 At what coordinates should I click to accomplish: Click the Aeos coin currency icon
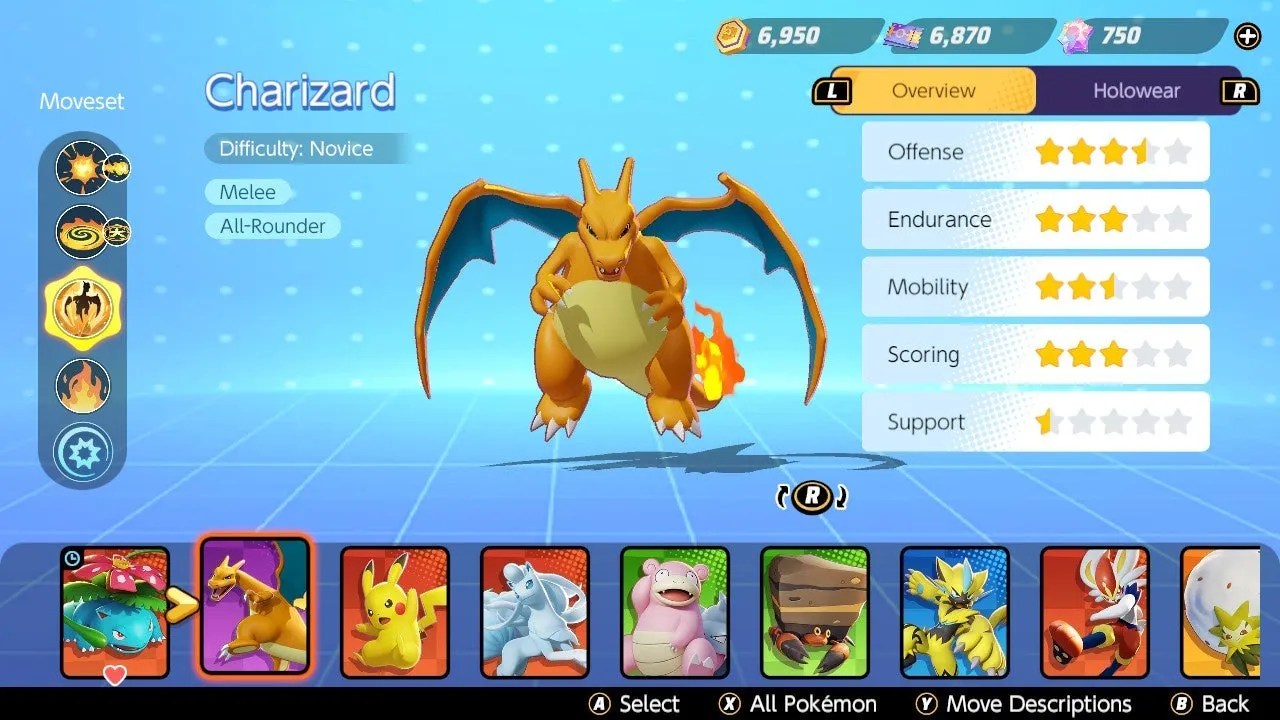[x=731, y=35]
